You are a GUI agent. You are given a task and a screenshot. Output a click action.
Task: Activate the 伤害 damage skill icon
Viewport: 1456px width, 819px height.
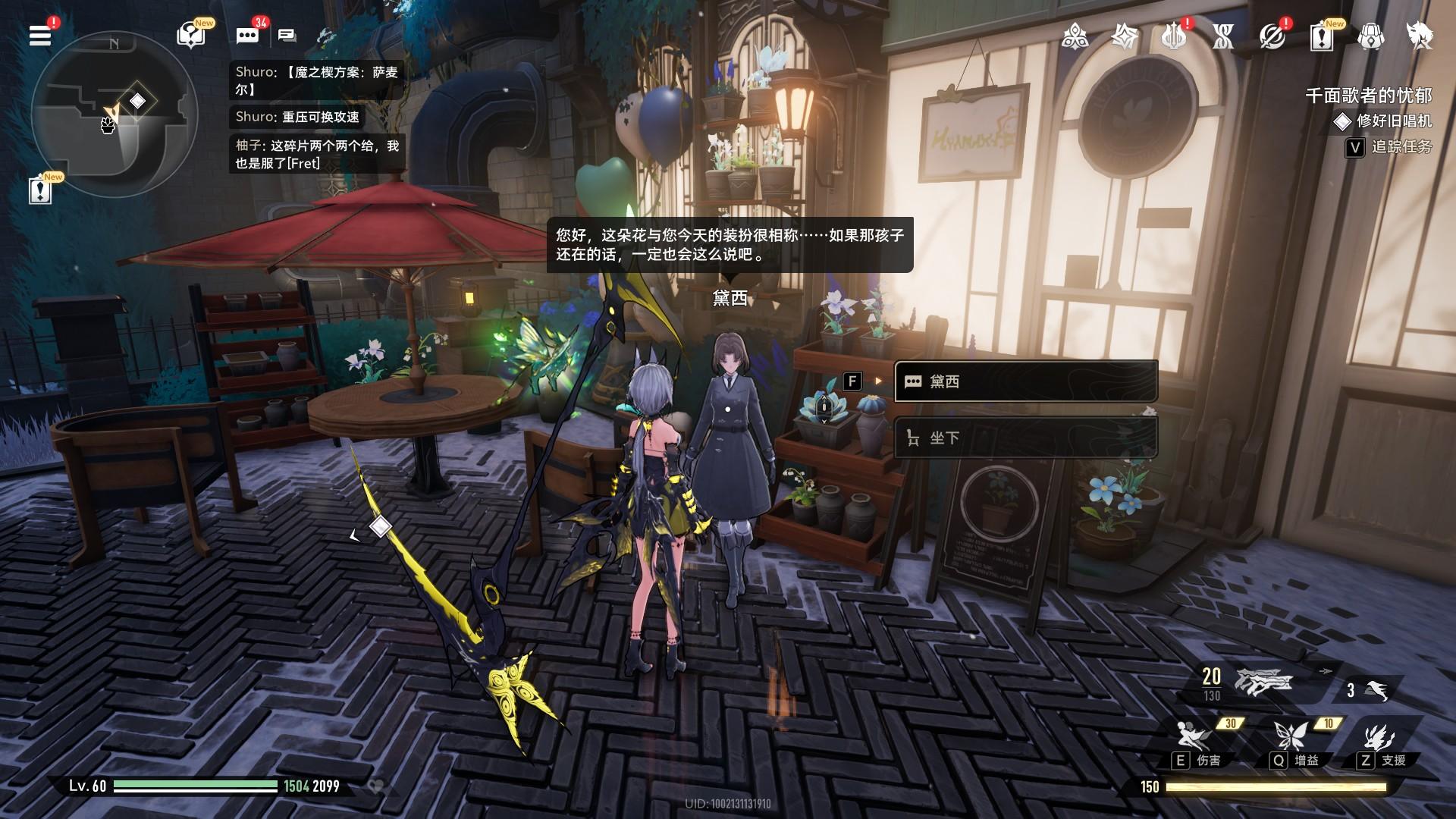coord(1192,736)
